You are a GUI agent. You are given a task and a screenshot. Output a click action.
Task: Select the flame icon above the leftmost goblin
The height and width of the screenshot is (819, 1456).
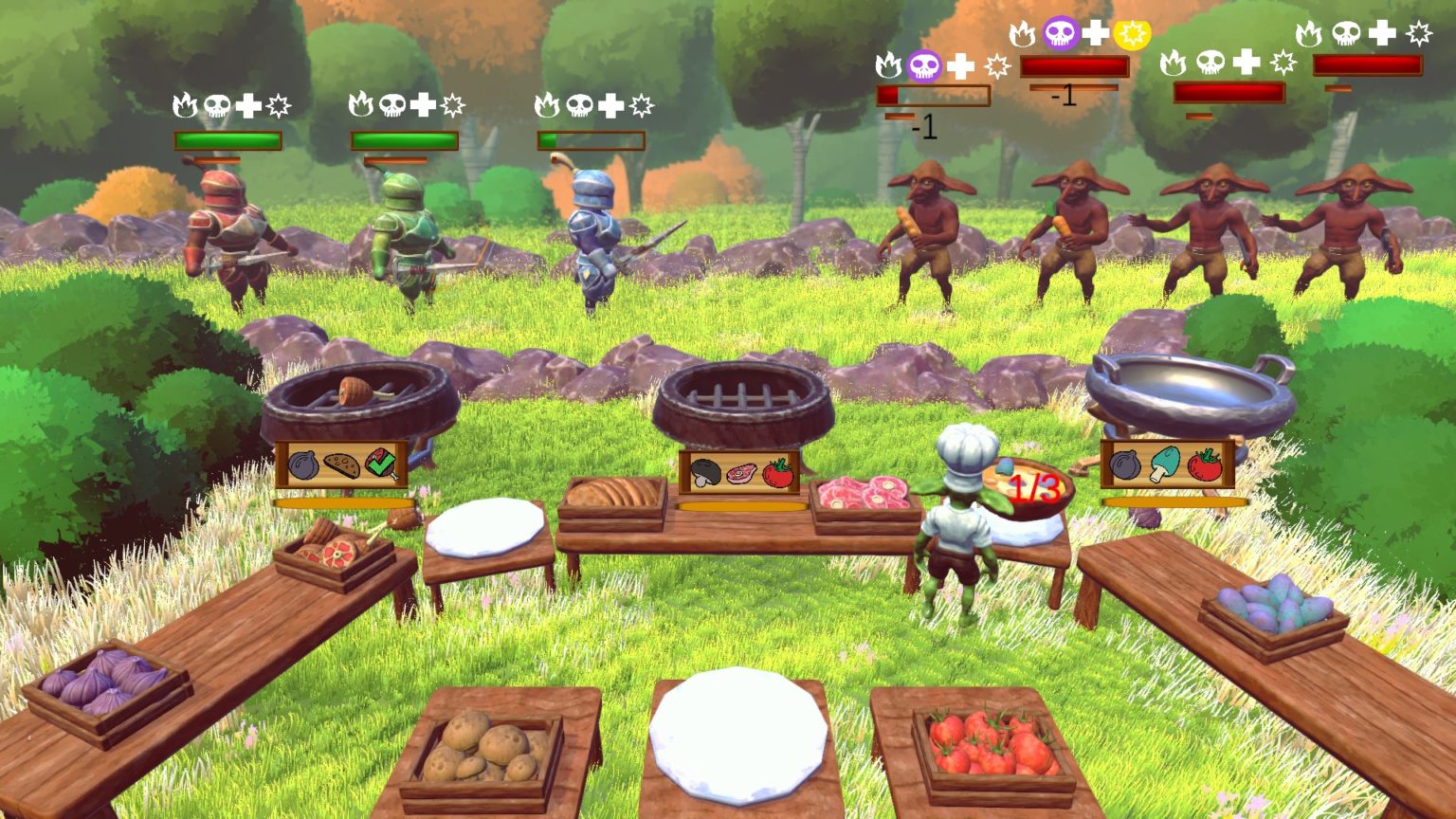(888, 66)
